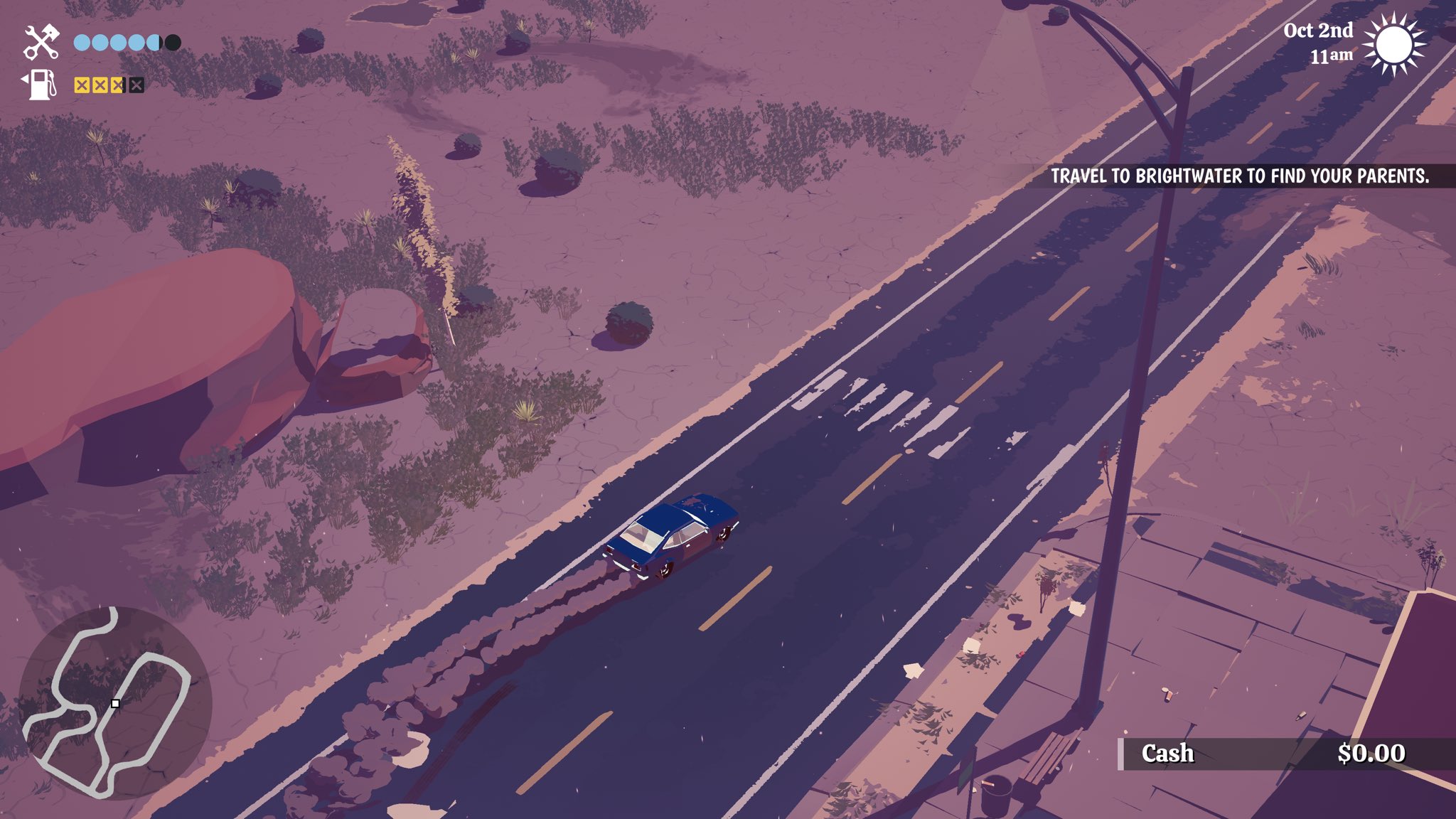The height and width of the screenshot is (819, 1456).
Task: Select the wrench and piston repair icon
Action: click(41, 42)
